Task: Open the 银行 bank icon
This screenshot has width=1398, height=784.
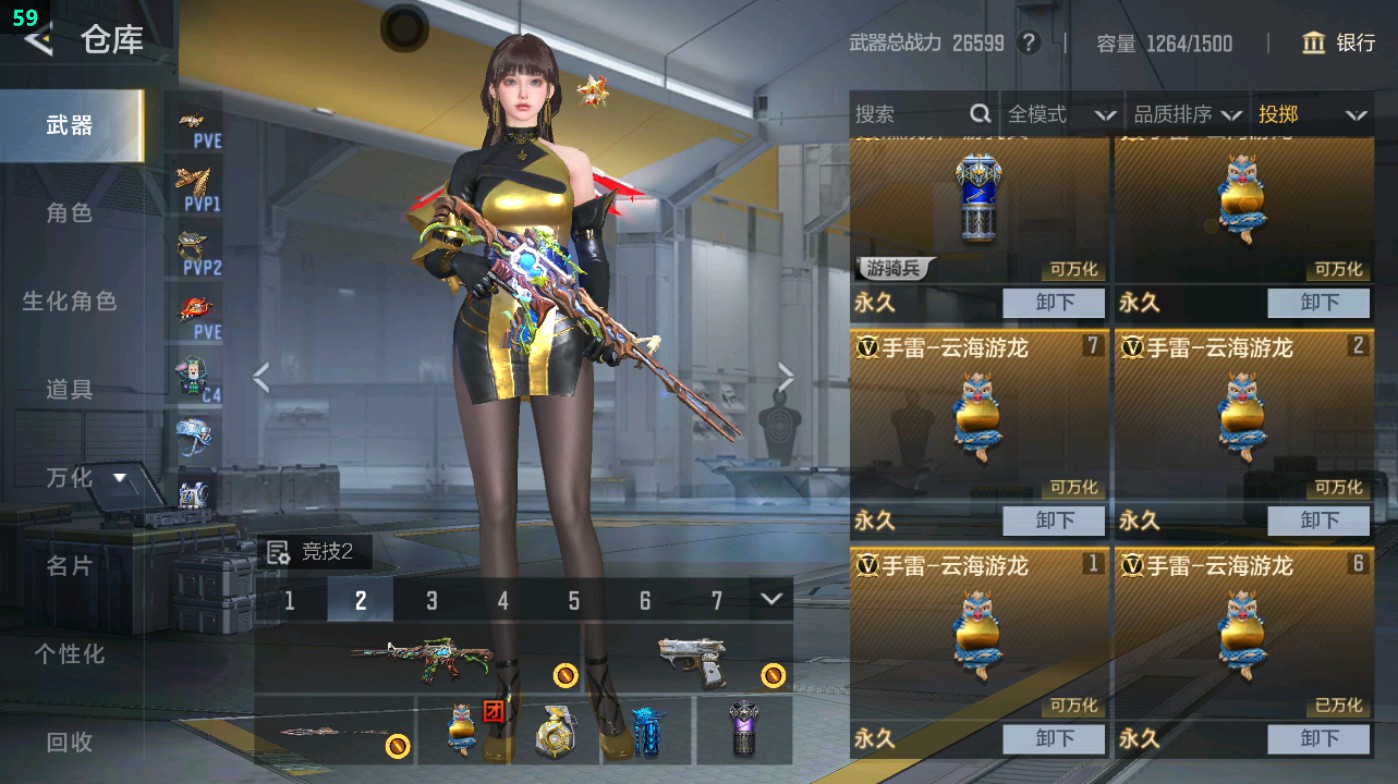Action: pyautogui.click(x=1314, y=44)
